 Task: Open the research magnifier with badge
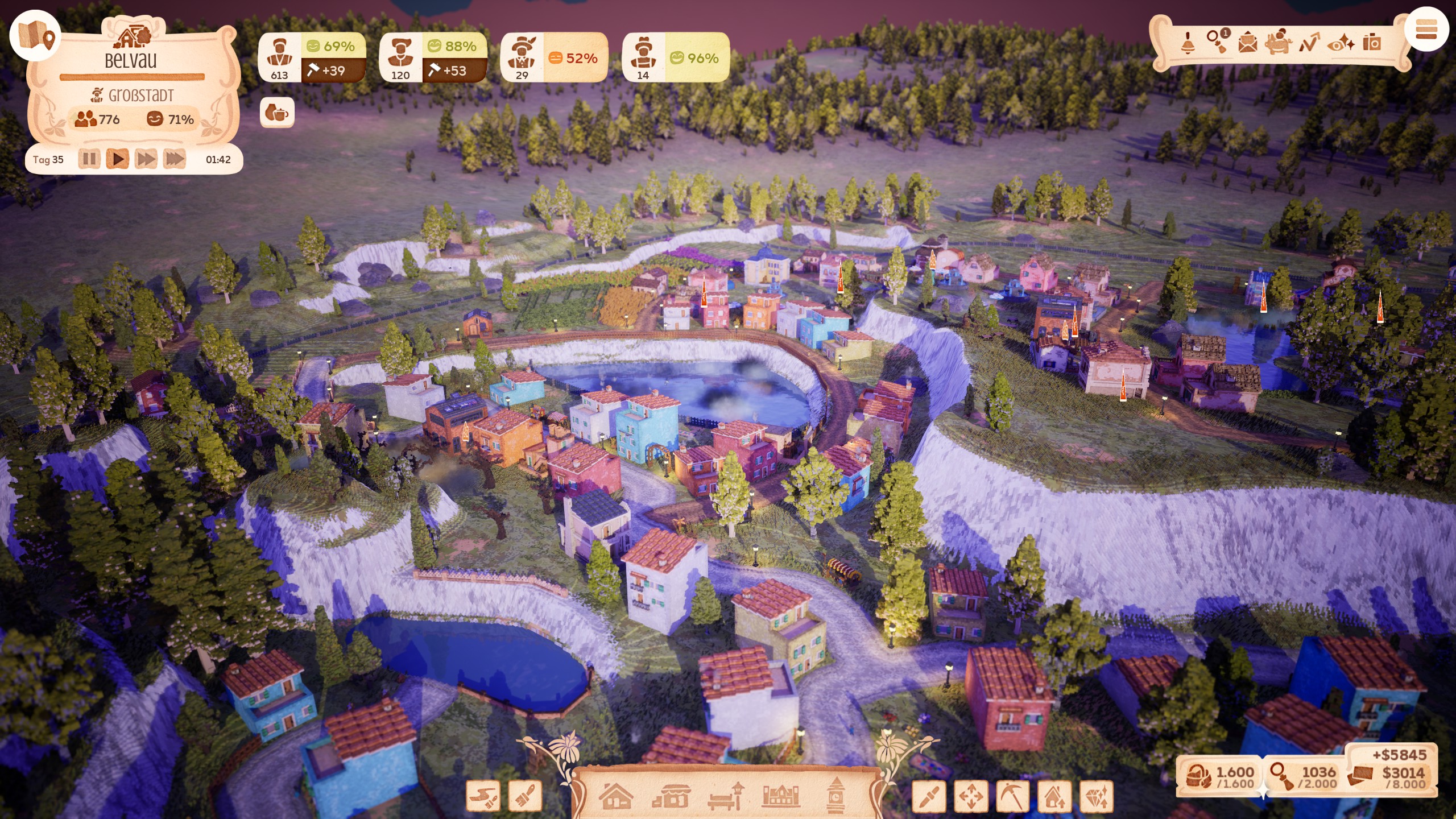pyautogui.click(x=1218, y=41)
